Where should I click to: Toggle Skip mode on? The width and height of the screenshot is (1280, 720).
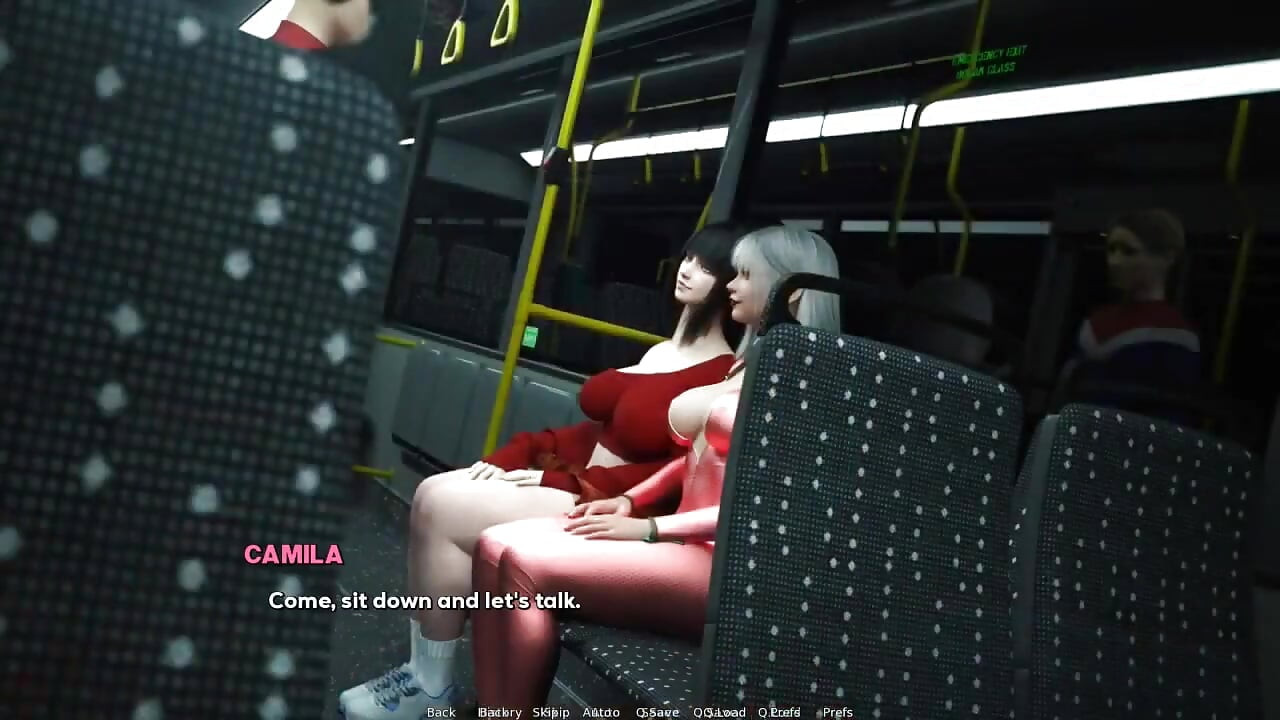pos(553,712)
